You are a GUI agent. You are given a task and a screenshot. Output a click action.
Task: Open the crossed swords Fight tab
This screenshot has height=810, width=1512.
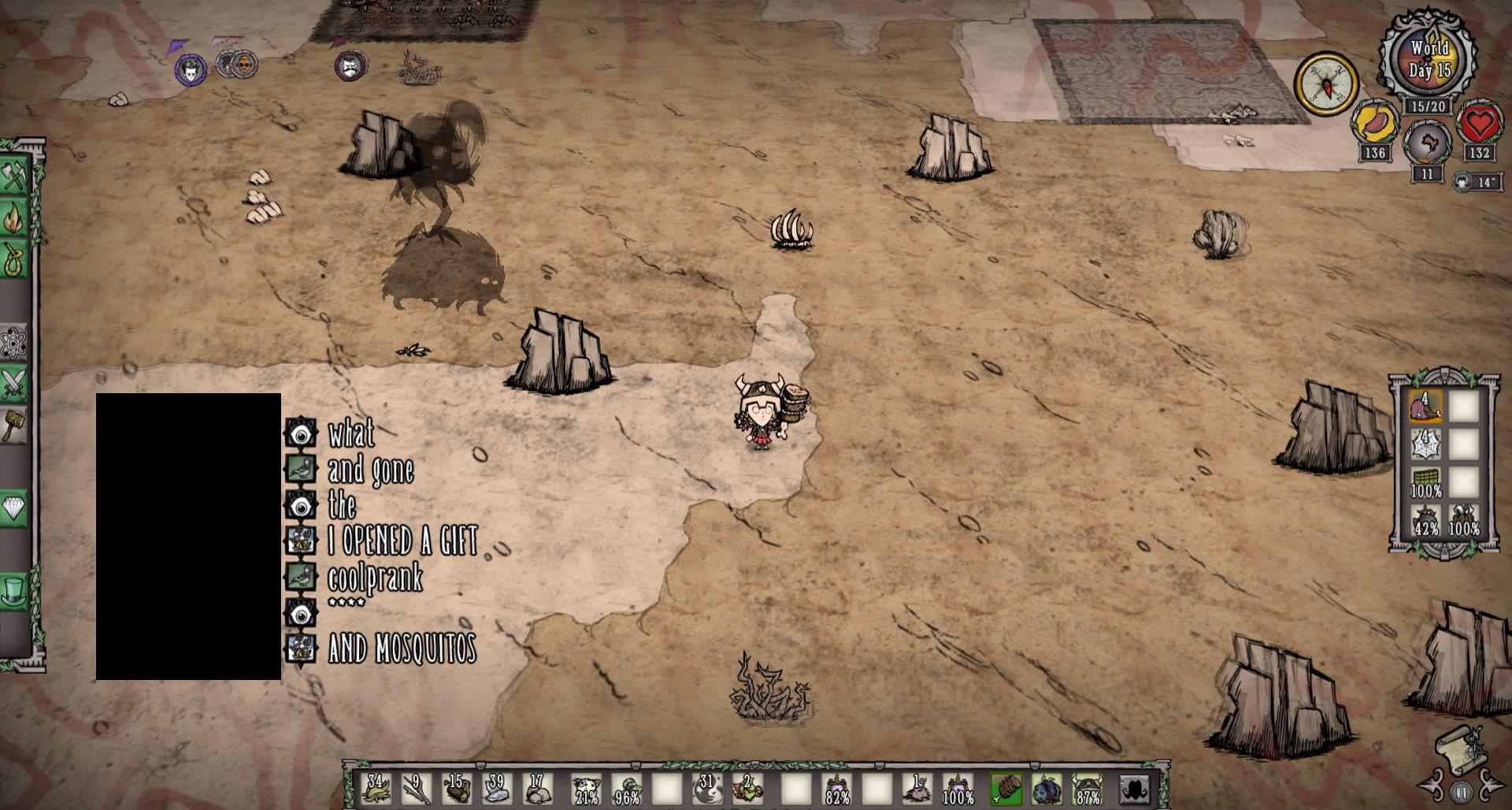[x=14, y=385]
